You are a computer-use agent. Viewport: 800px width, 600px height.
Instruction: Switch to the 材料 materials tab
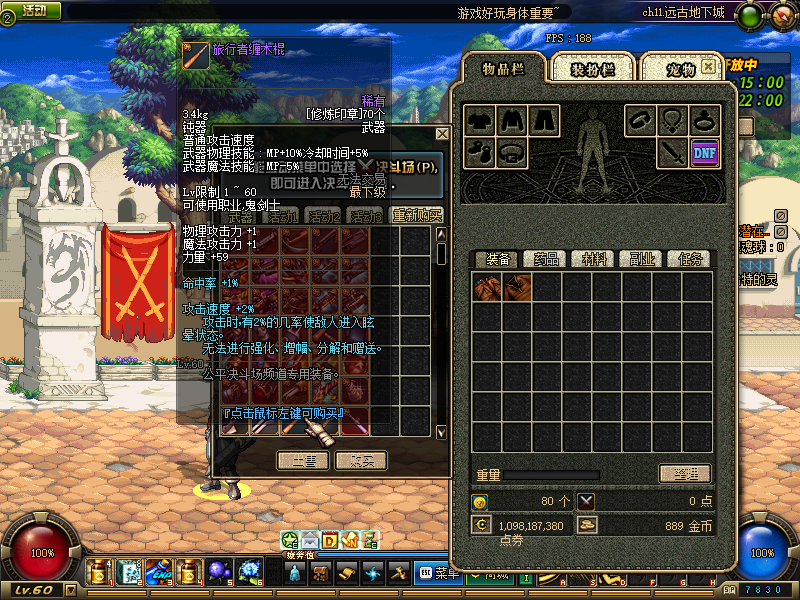click(x=595, y=259)
